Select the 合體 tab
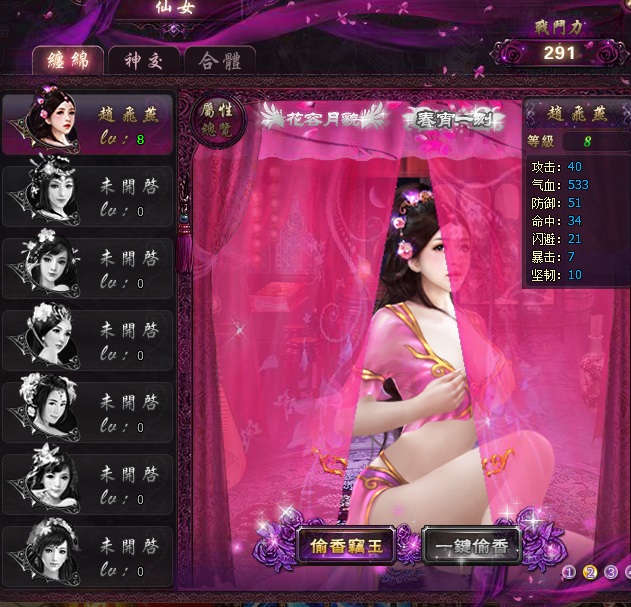Viewport: 631px width, 607px height. 219,60
